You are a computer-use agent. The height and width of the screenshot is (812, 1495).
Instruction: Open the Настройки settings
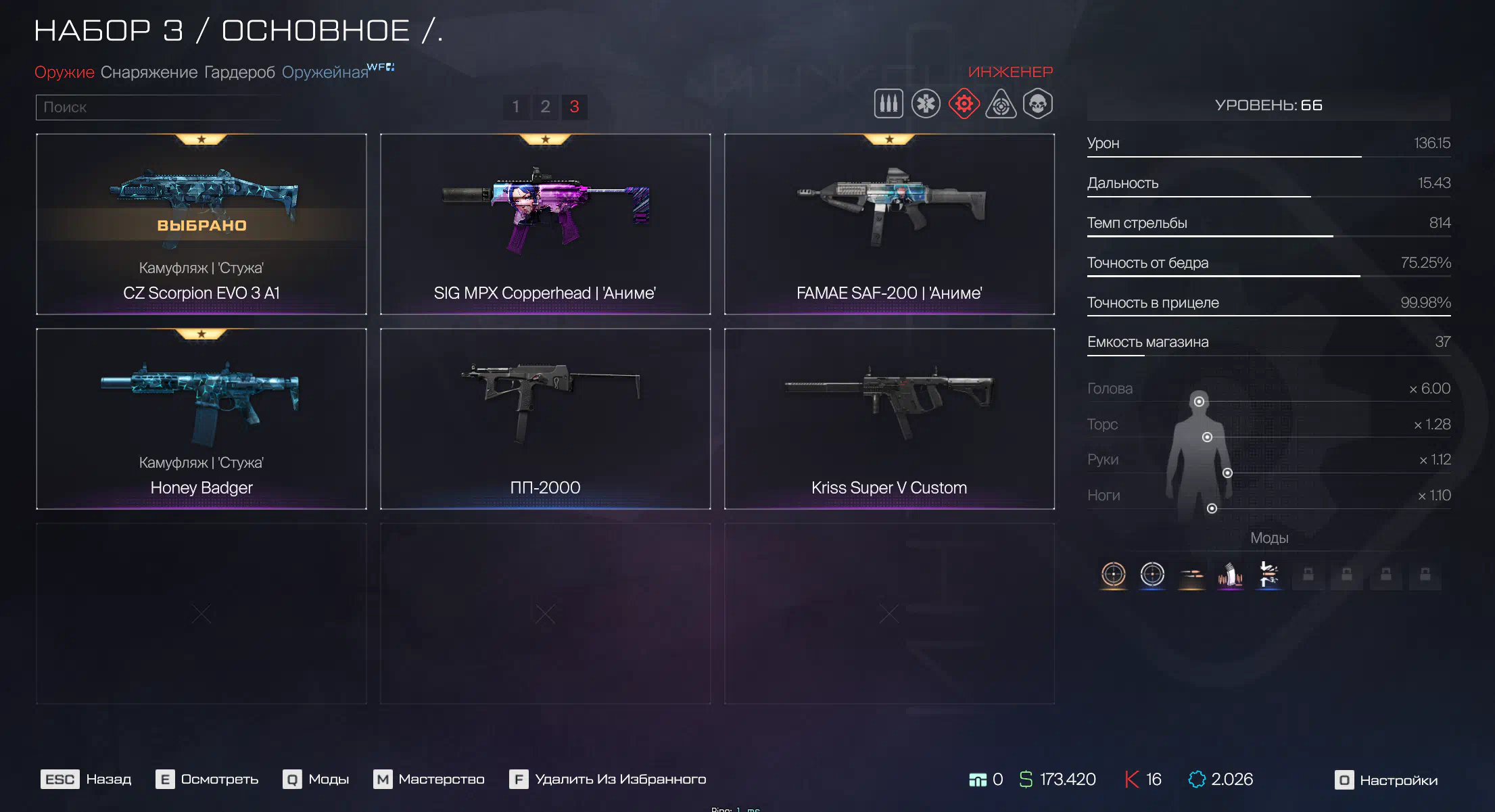click(x=1386, y=780)
